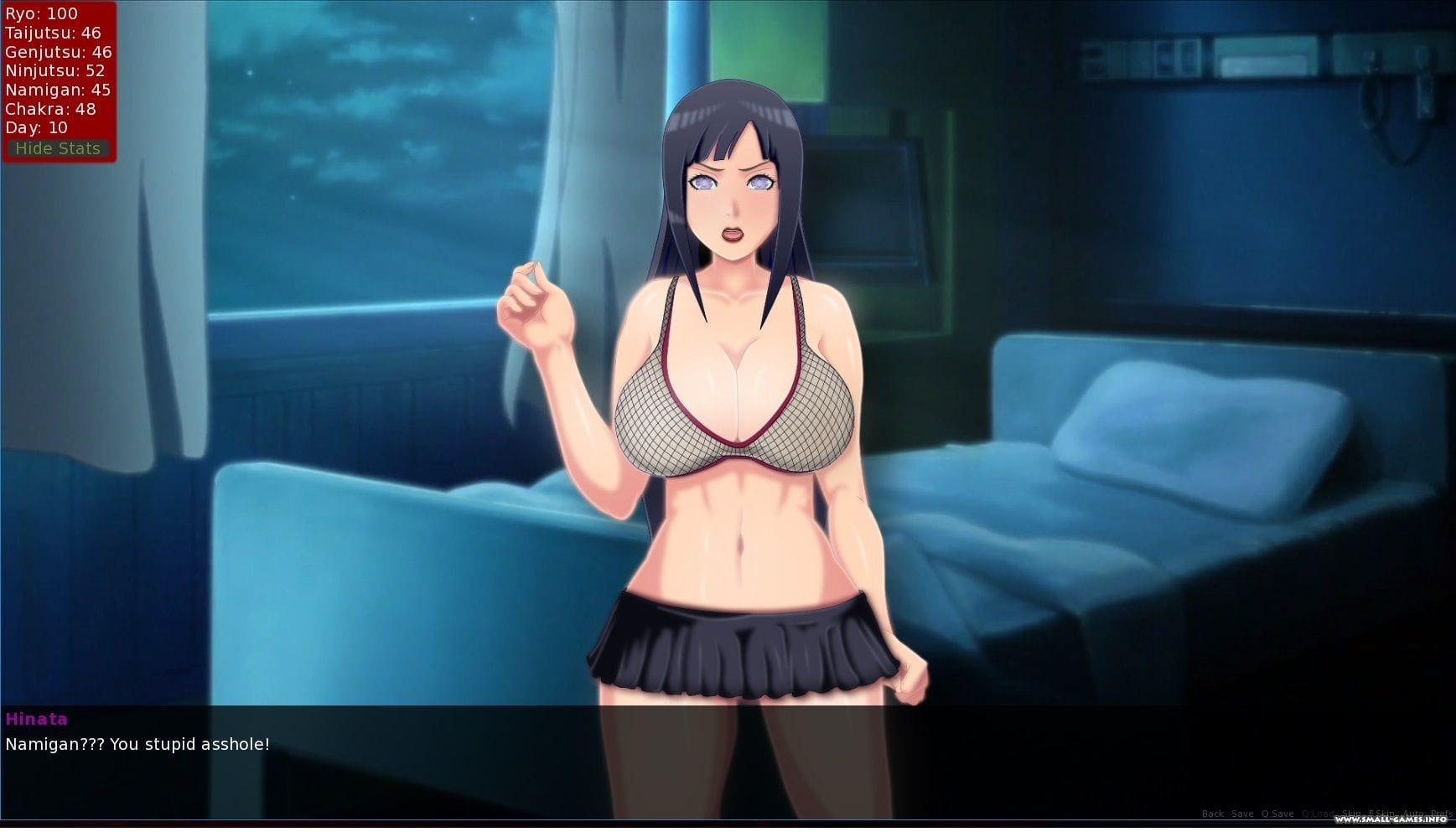
Task: Select the Back option in the quick menu
Action: tap(1213, 814)
